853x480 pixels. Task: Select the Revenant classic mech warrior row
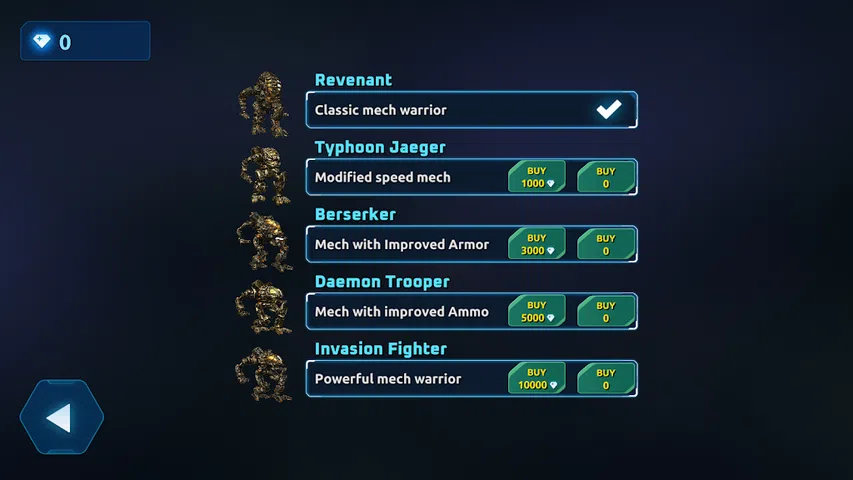(x=450, y=110)
